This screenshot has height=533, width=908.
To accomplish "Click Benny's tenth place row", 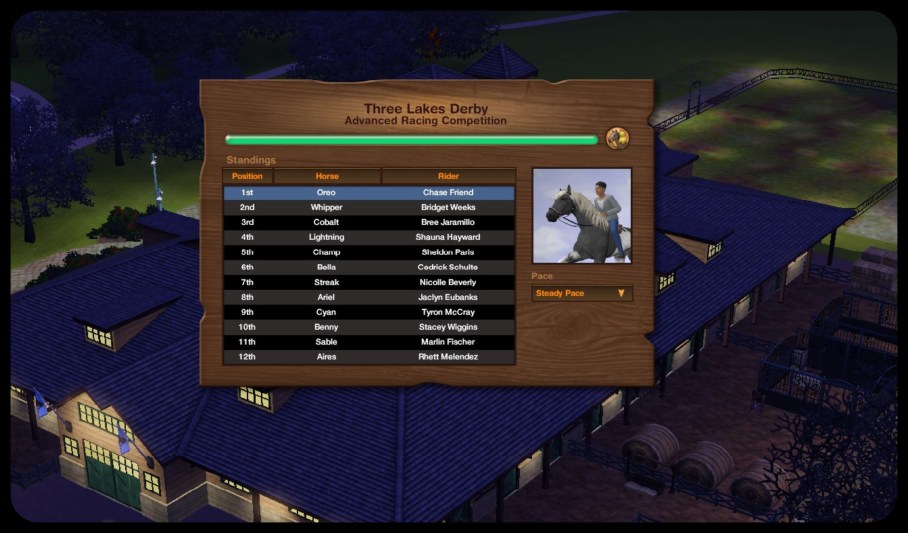I will (369, 327).
